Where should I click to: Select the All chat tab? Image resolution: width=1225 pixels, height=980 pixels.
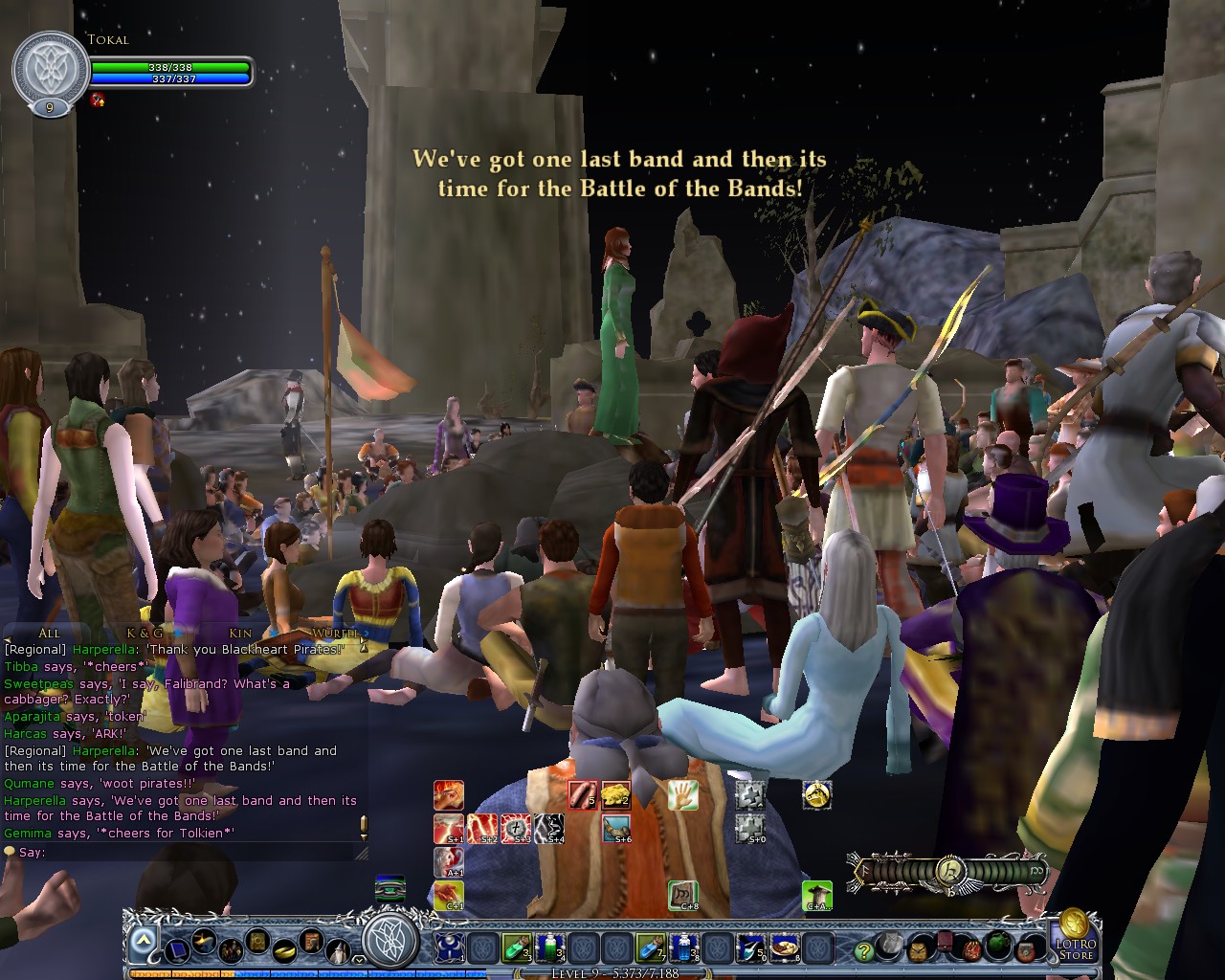(49, 633)
